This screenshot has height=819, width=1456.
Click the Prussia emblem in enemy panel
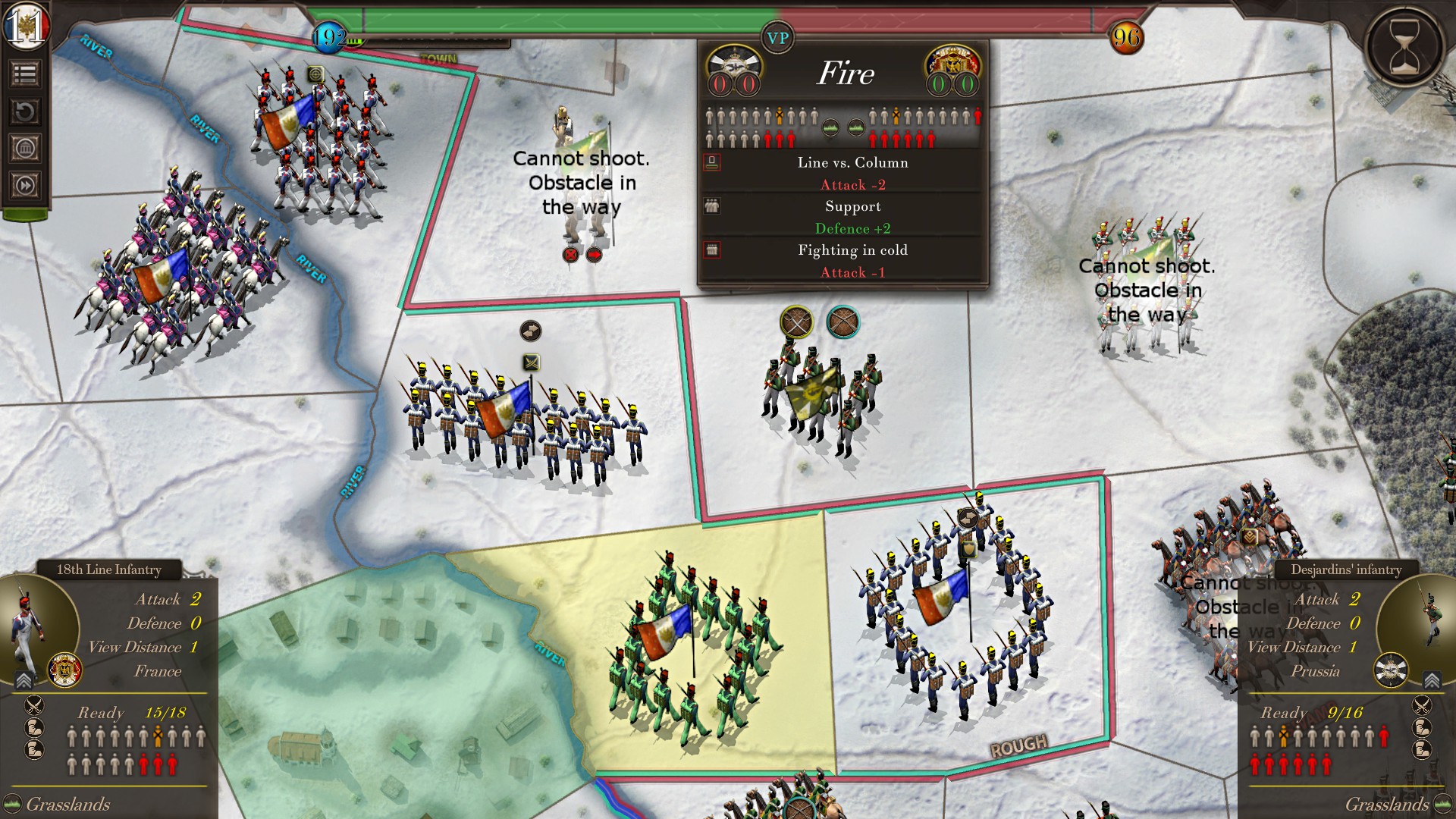(1391, 670)
